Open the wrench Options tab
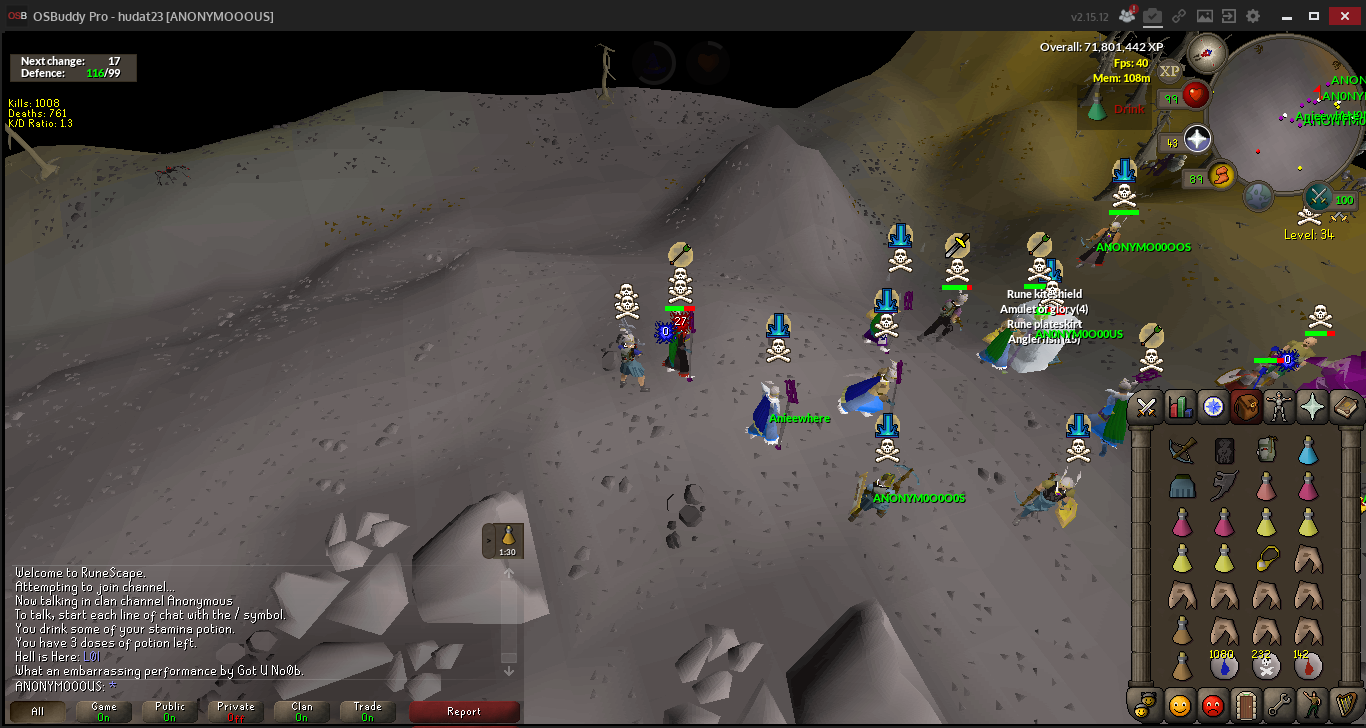Screen dimensions: 1366x728 pos(1277,704)
